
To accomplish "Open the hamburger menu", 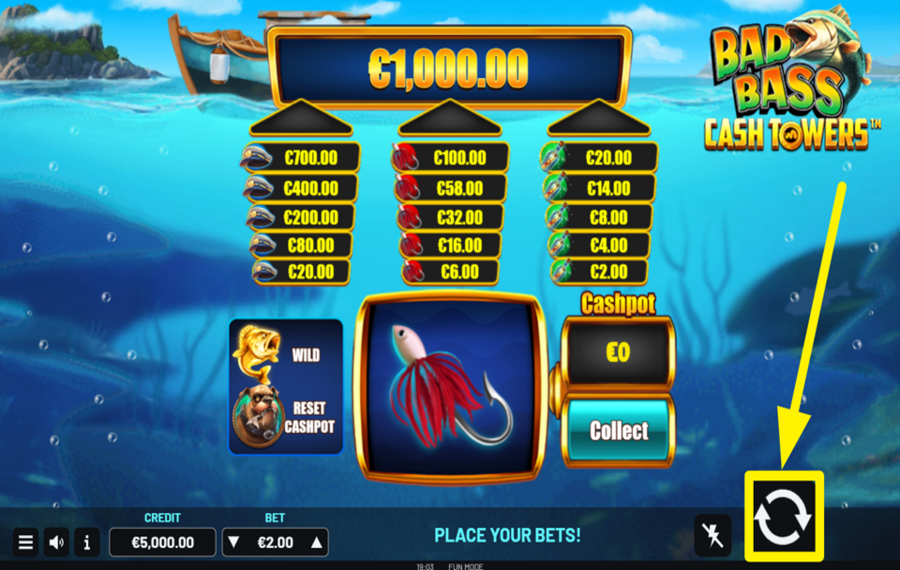I will (26, 543).
